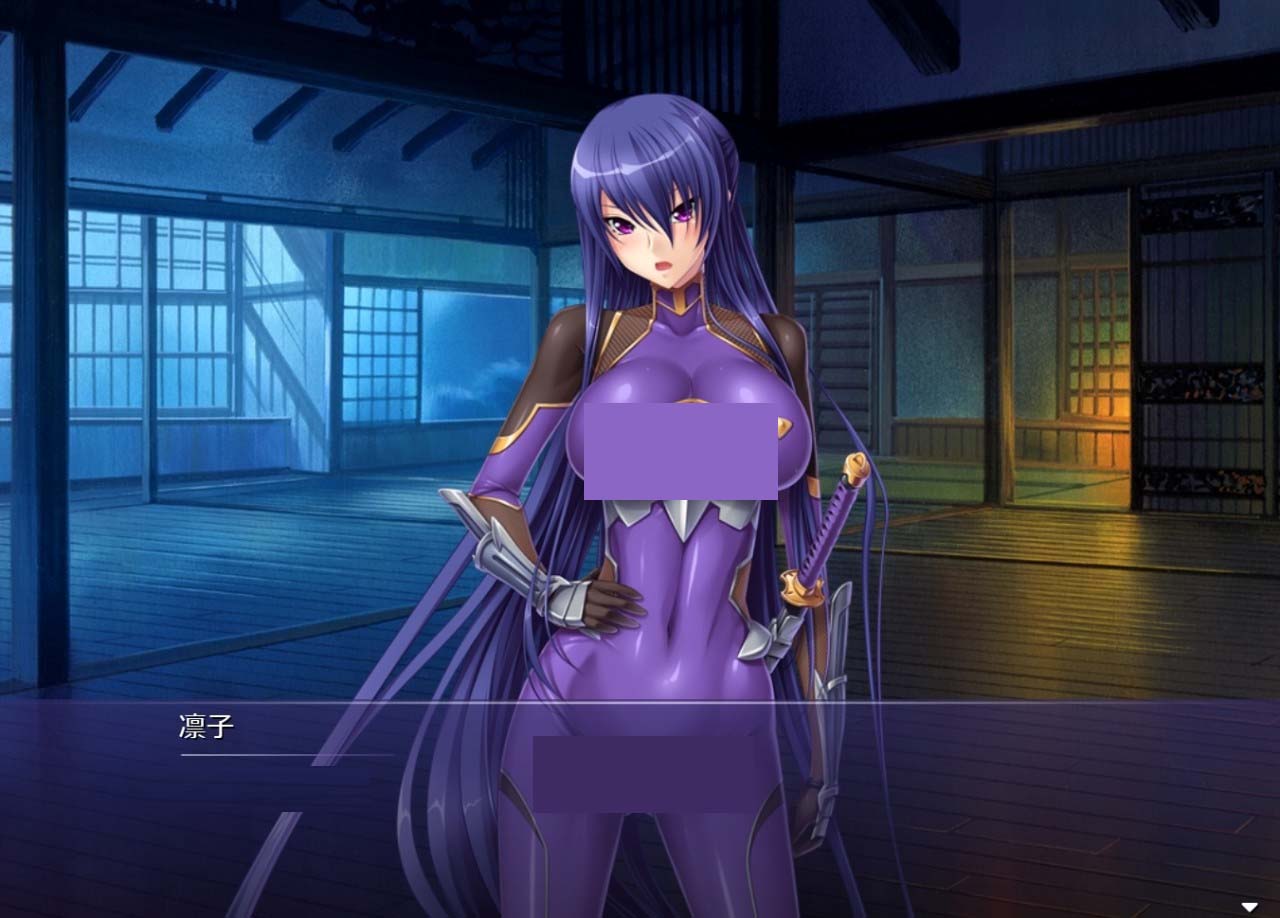Advance dialogue with the white arrow
Screen dimensions: 1280x918
(x=1249, y=906)
